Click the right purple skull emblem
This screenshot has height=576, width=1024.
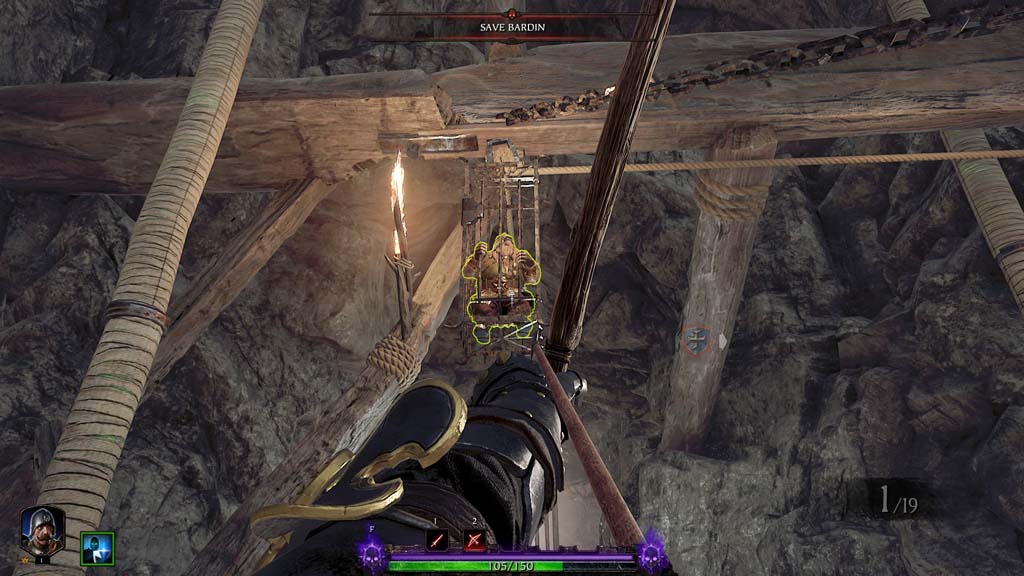coord(653,551)
